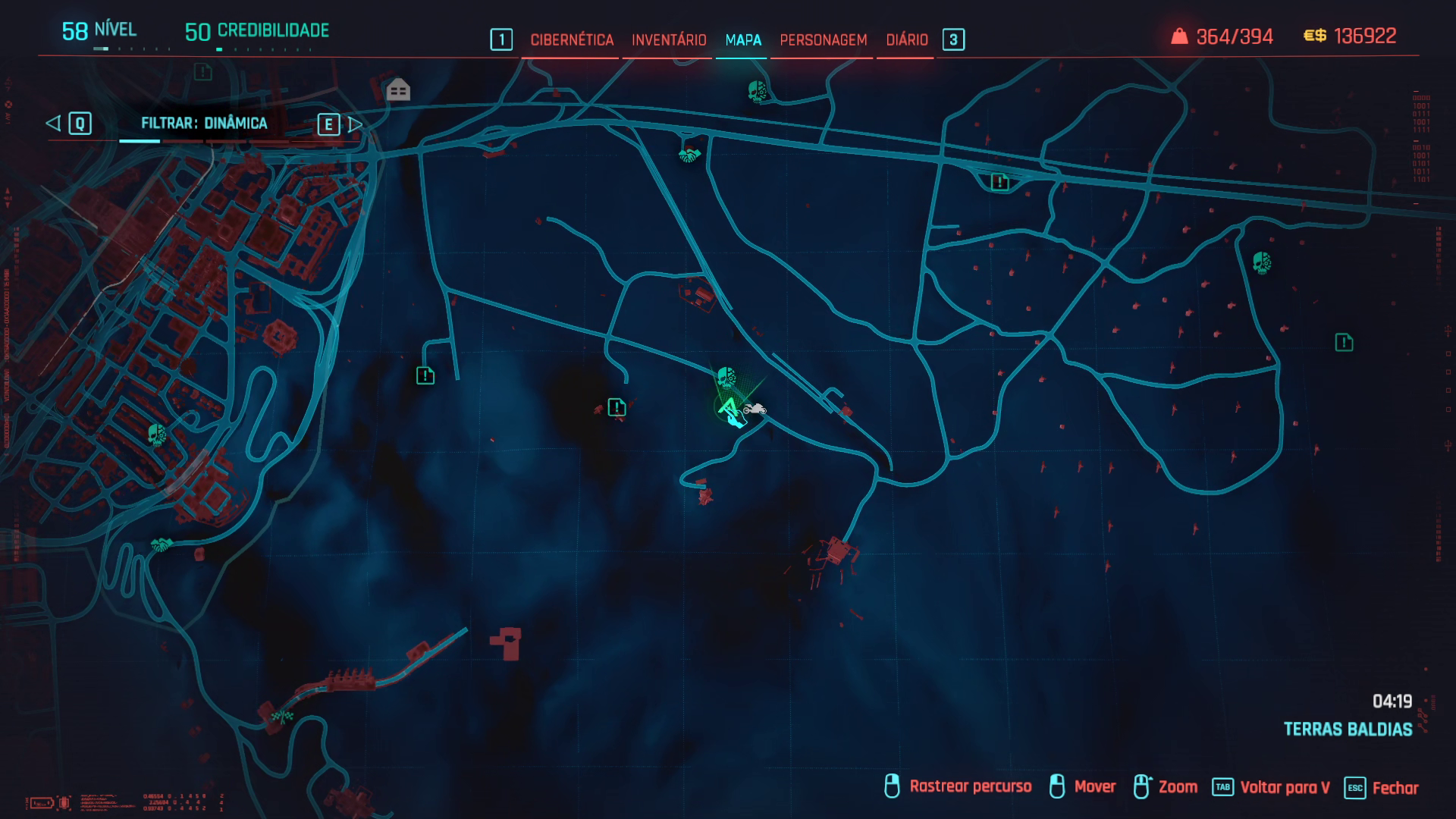Open the Diário tab
The image size is (1456, 819).
click(x=906, y=39)
